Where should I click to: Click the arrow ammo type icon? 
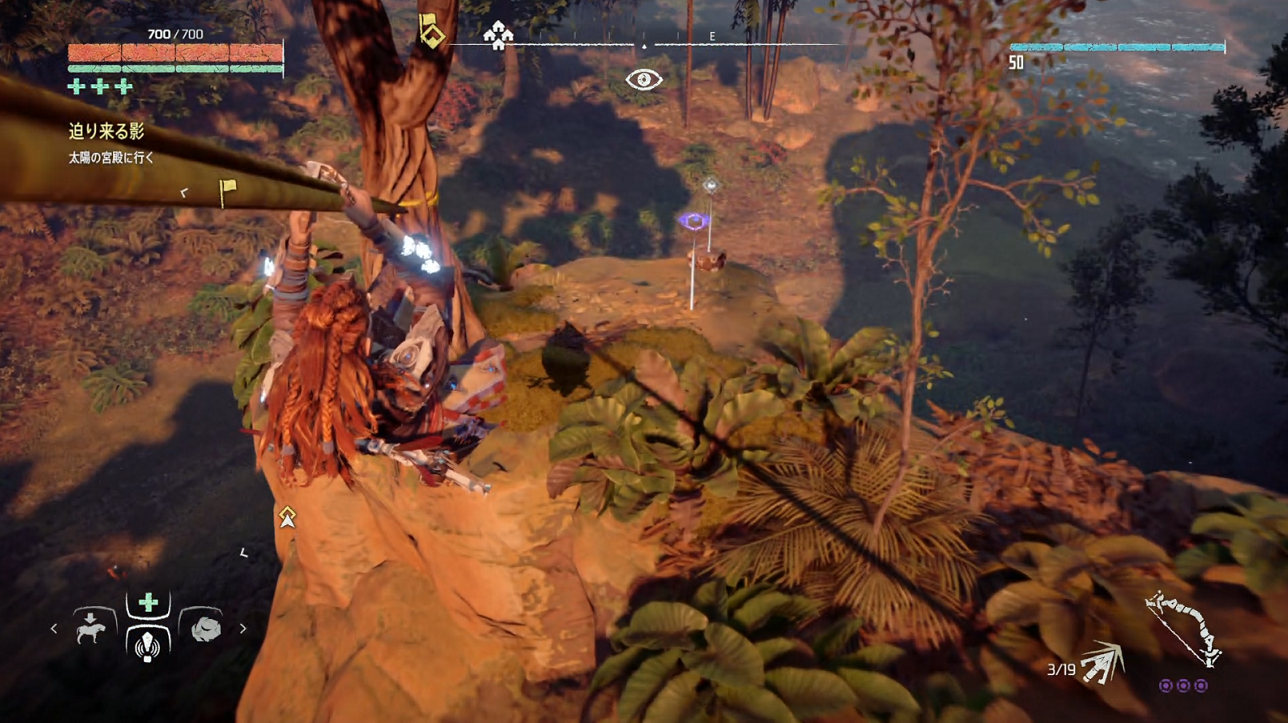[x=1100, y=664]
